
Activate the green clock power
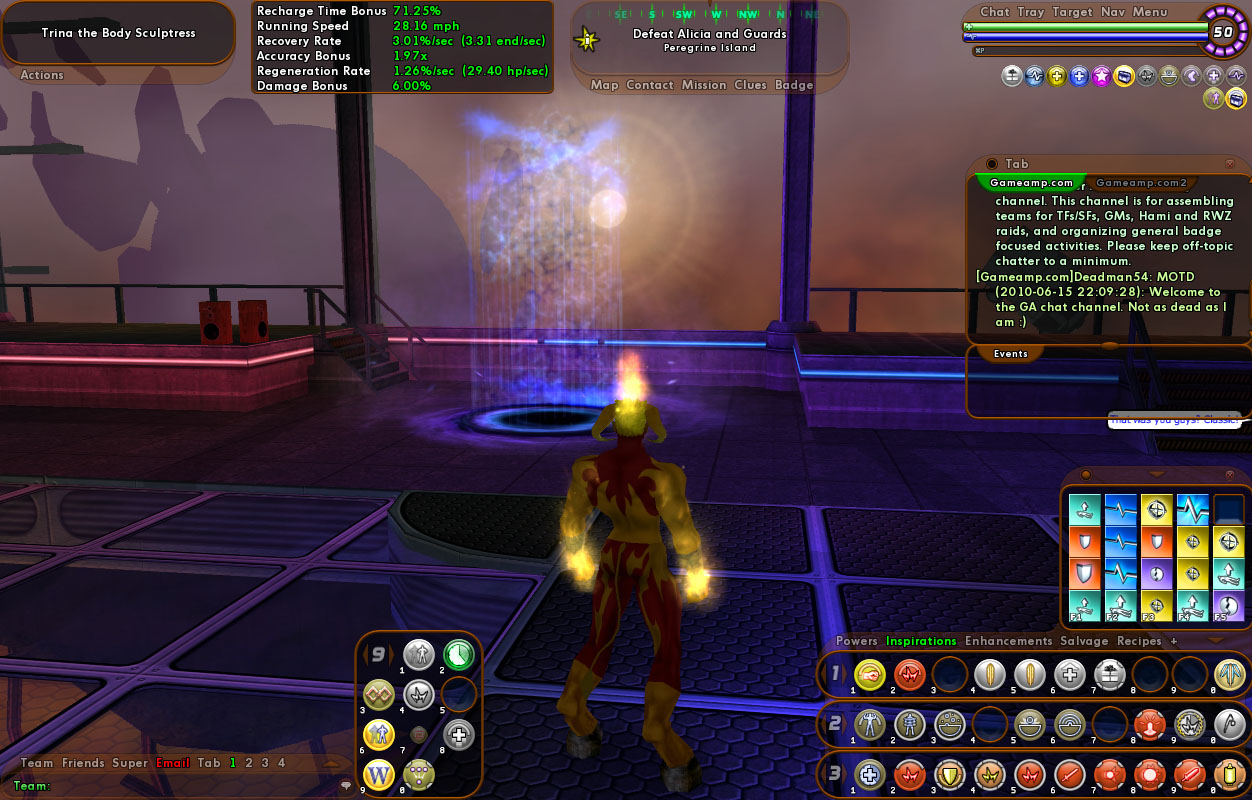click(x=459, y=654)
